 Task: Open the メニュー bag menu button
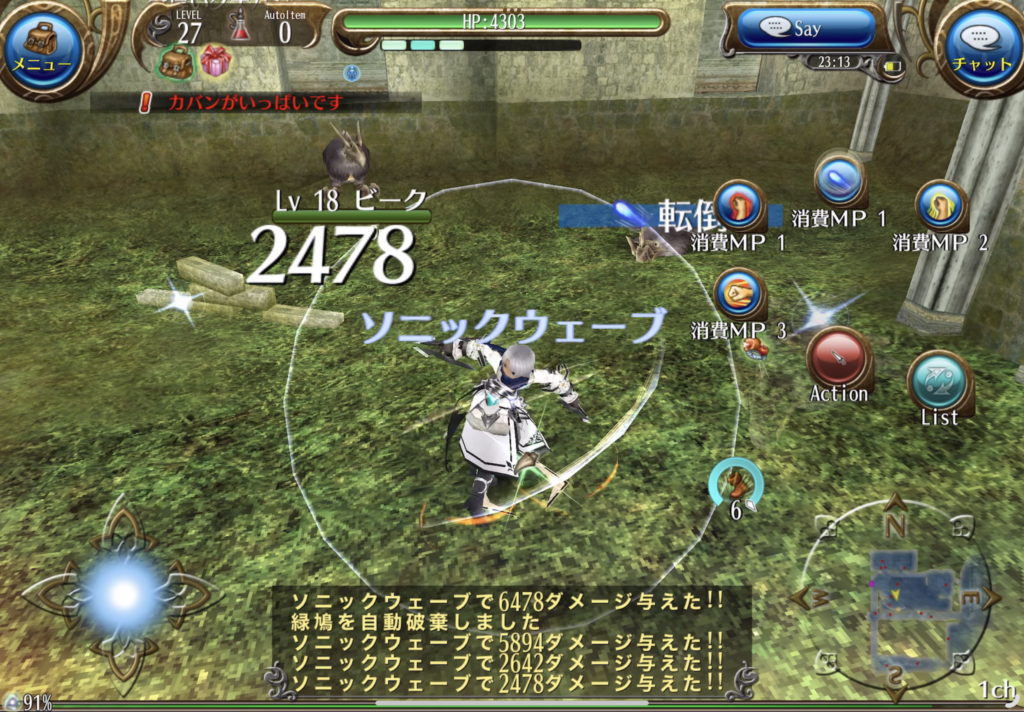pyautogui.click(x=42, y=46)
